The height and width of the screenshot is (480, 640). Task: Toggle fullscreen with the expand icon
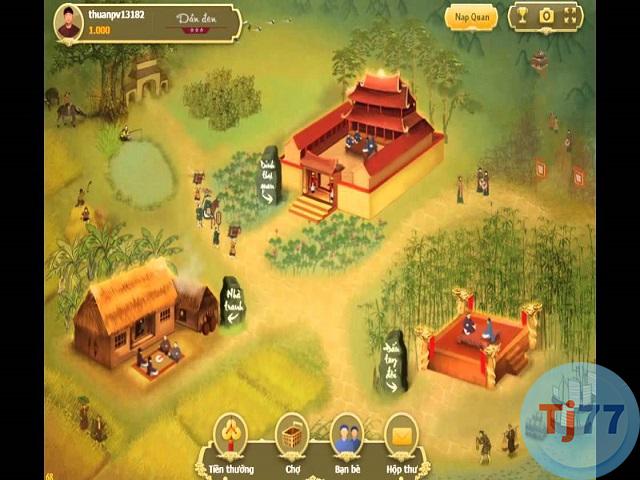[x=571, y=16]
